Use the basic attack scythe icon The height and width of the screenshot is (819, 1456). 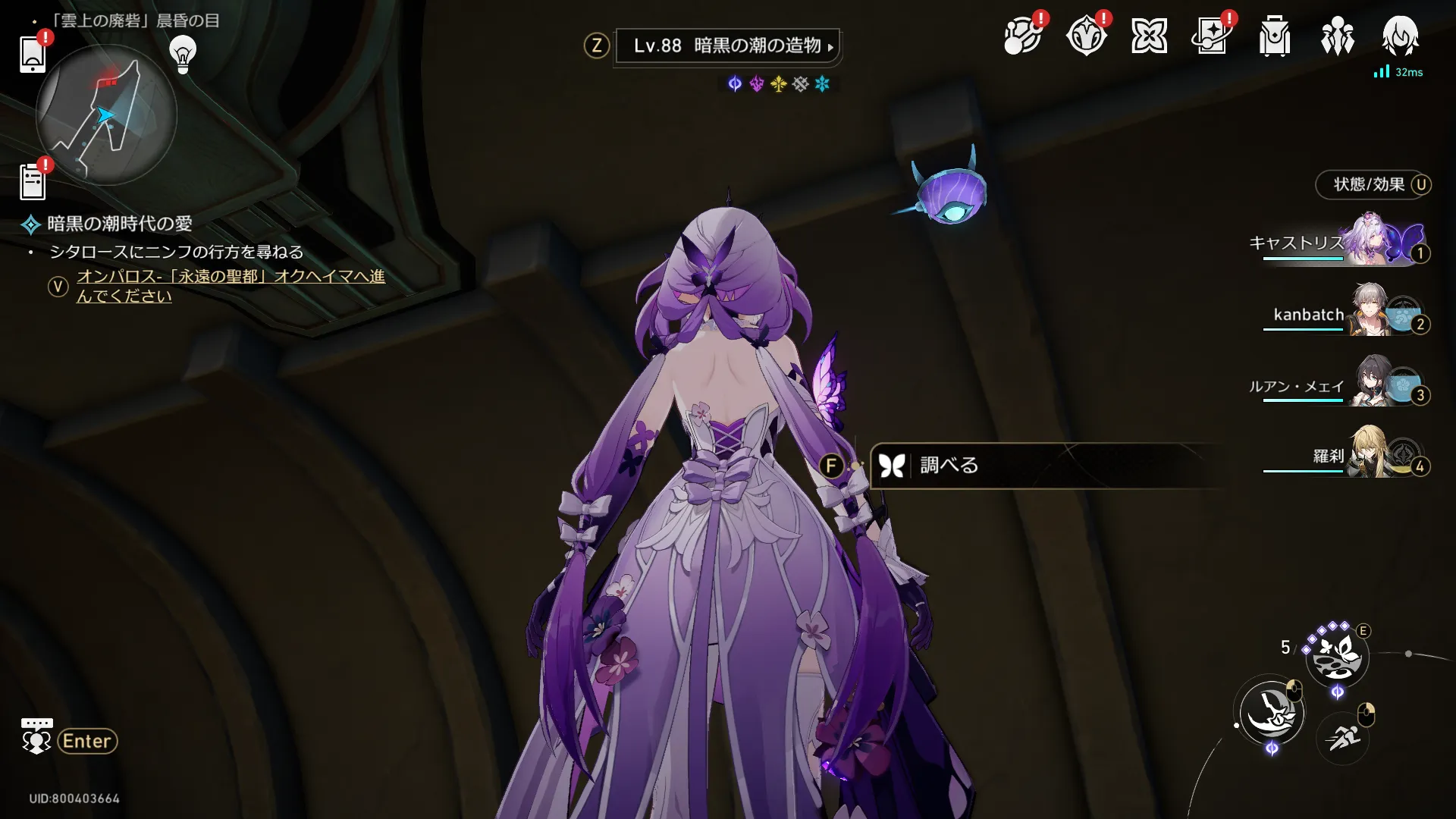(1272, 712)
